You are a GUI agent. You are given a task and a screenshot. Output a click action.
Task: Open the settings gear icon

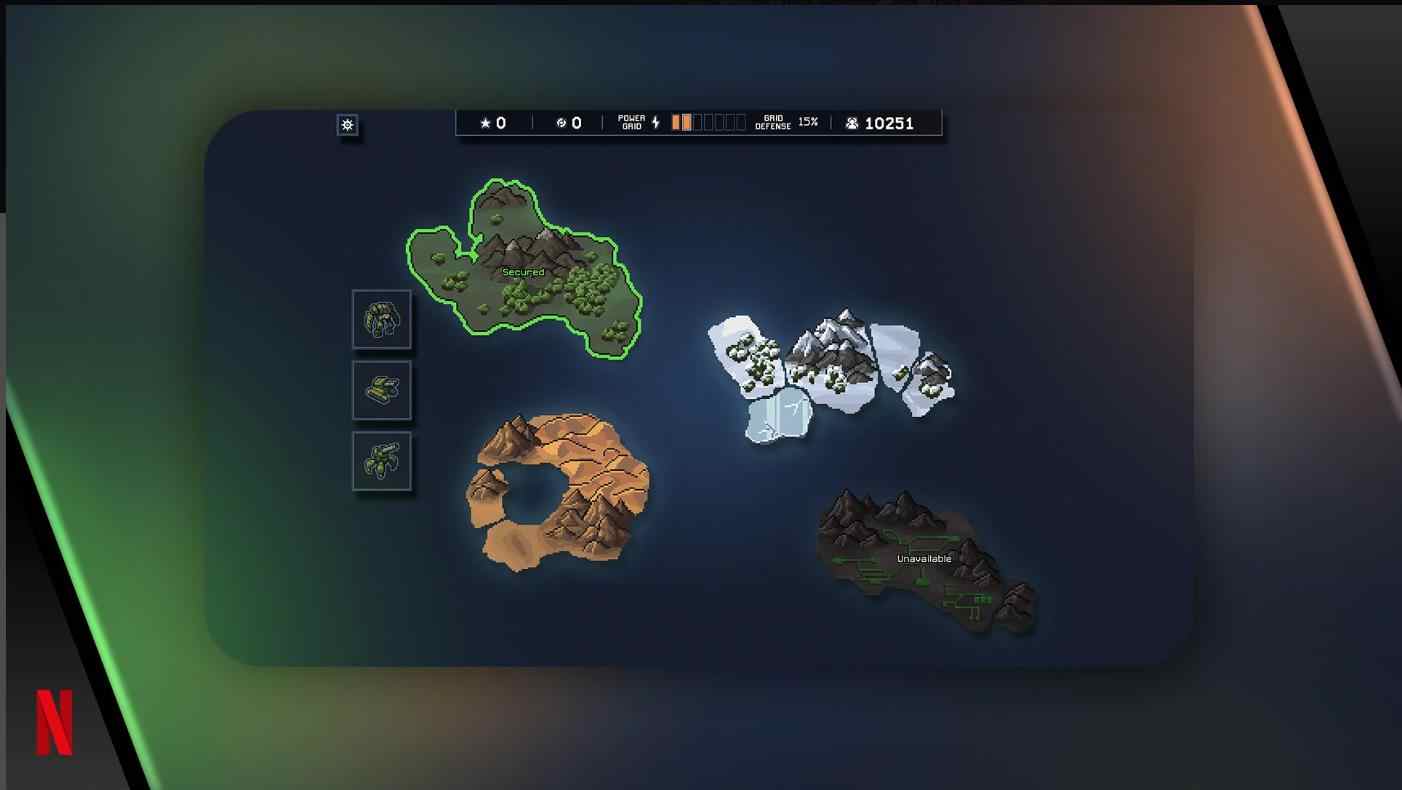click(x=347, y=124)
